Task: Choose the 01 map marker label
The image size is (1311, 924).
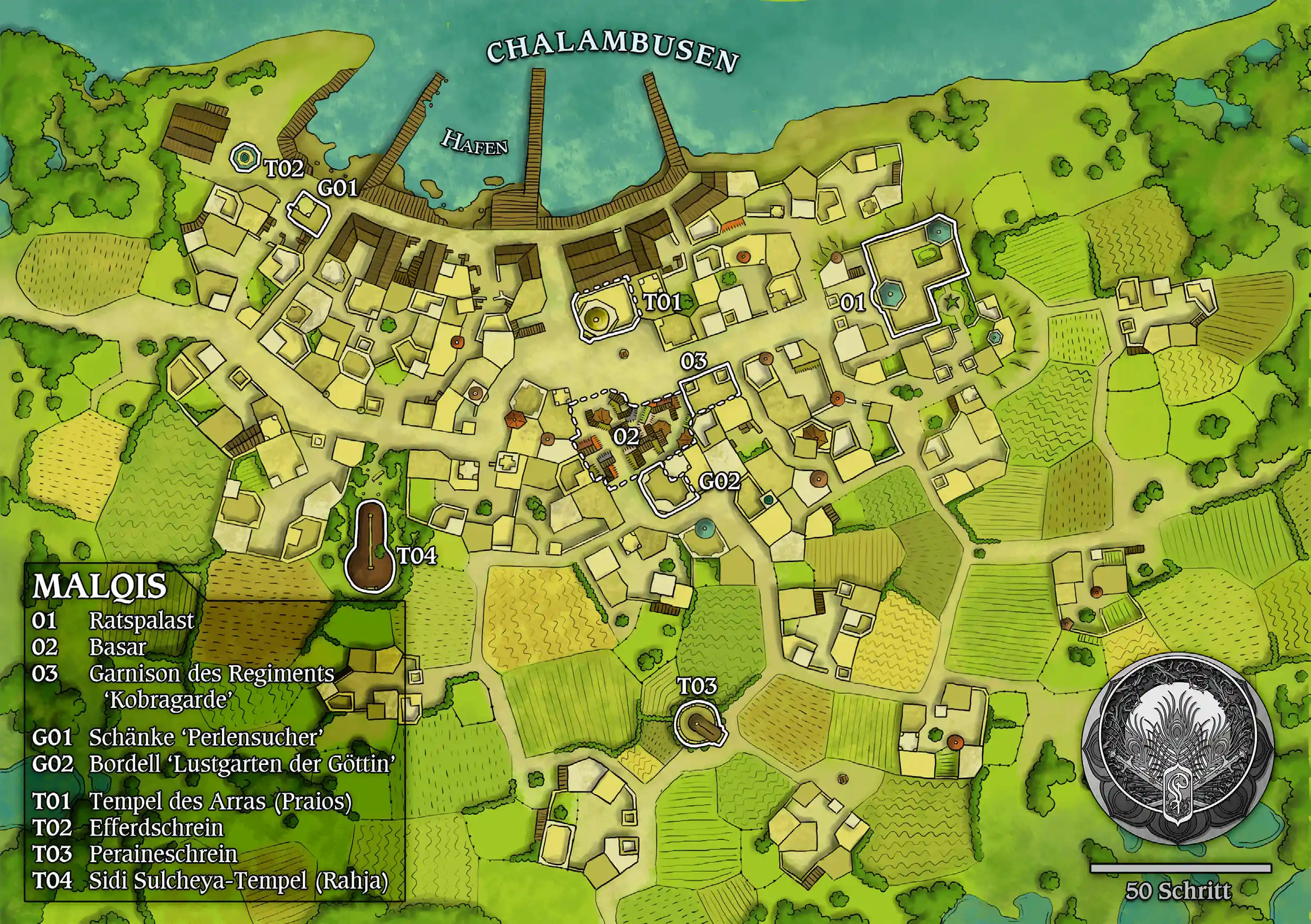Action: pos(852,303)
